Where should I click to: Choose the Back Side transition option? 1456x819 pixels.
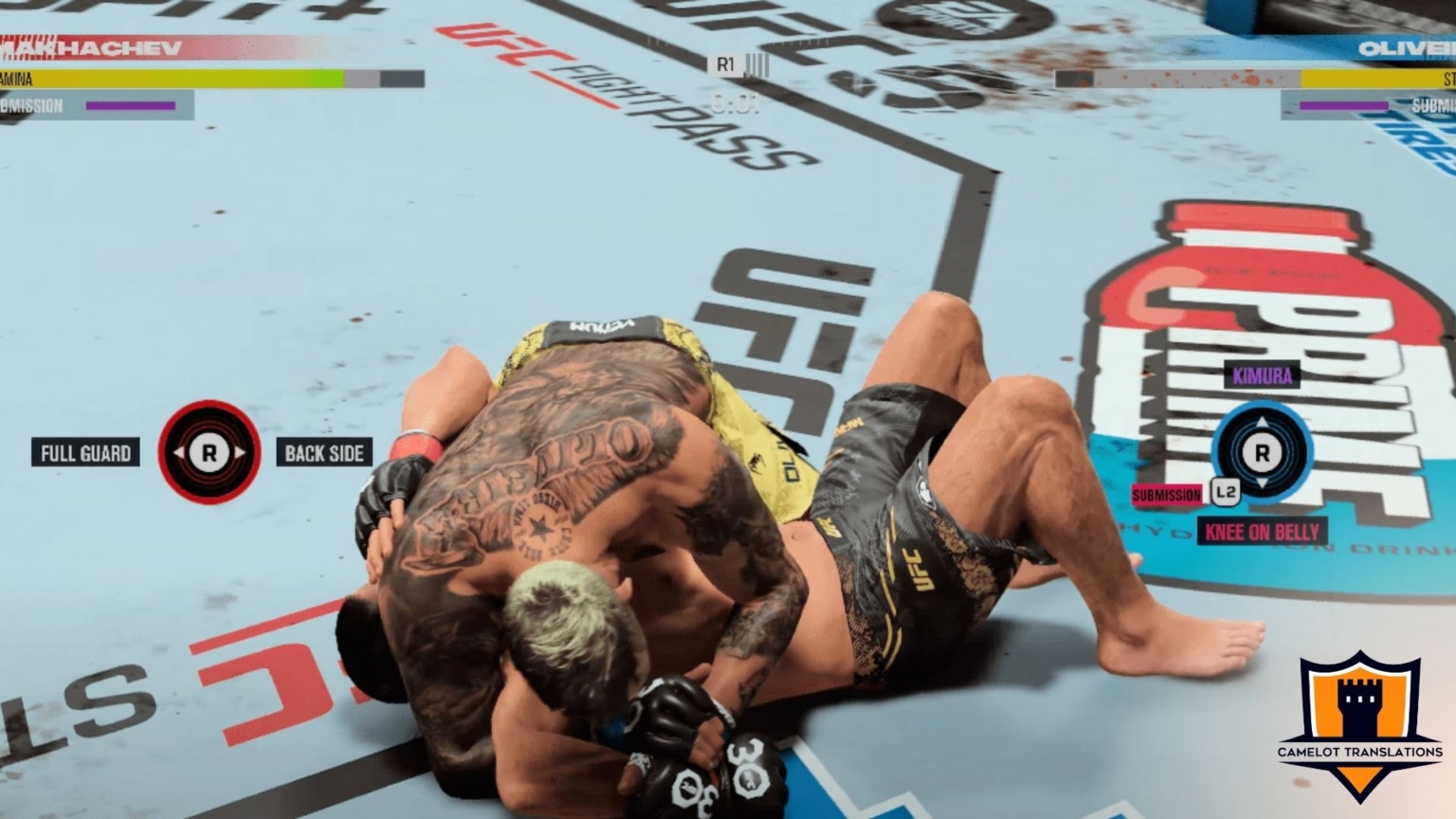tap(324, 453)
